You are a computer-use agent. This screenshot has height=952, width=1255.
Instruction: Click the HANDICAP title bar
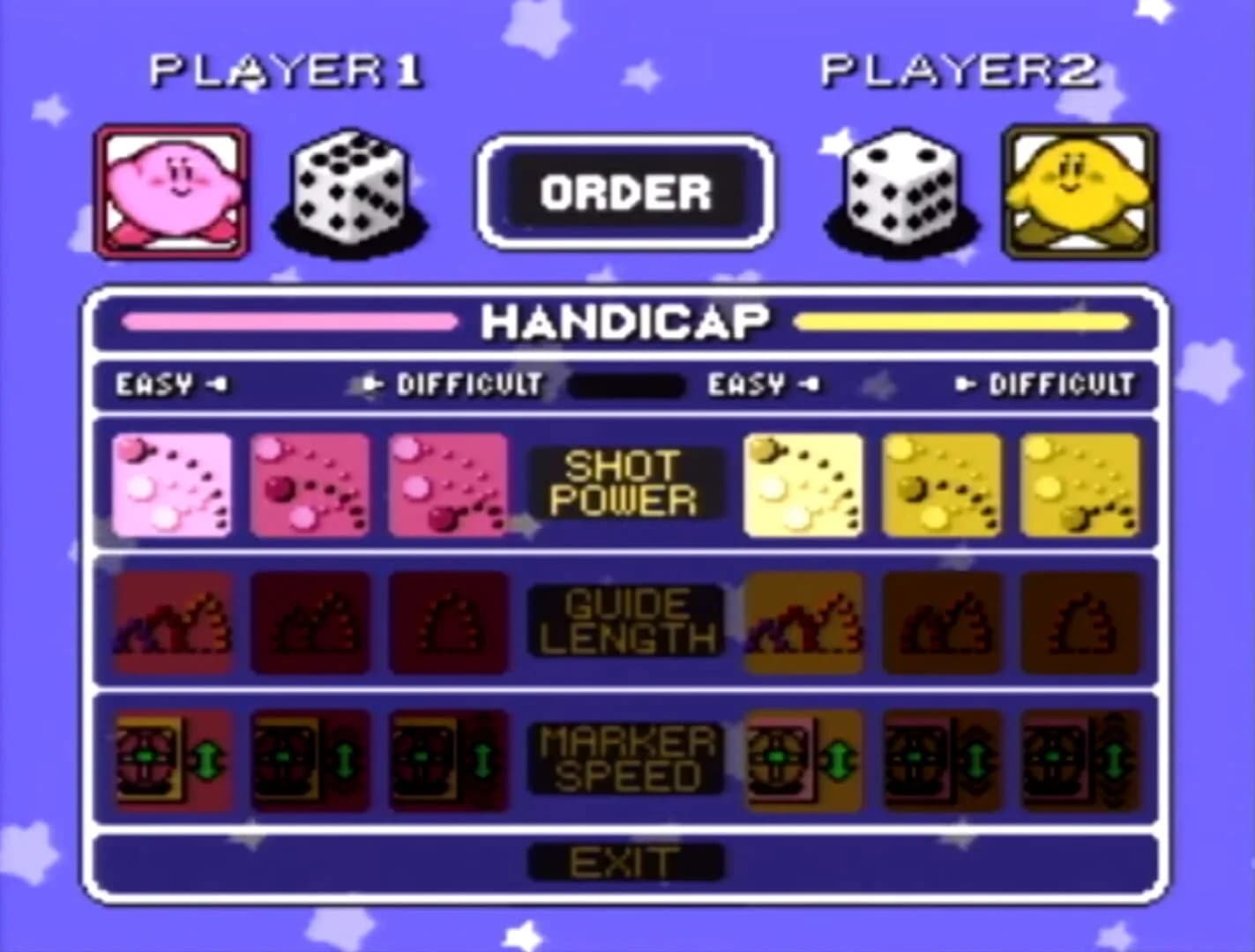click(627, 321)
